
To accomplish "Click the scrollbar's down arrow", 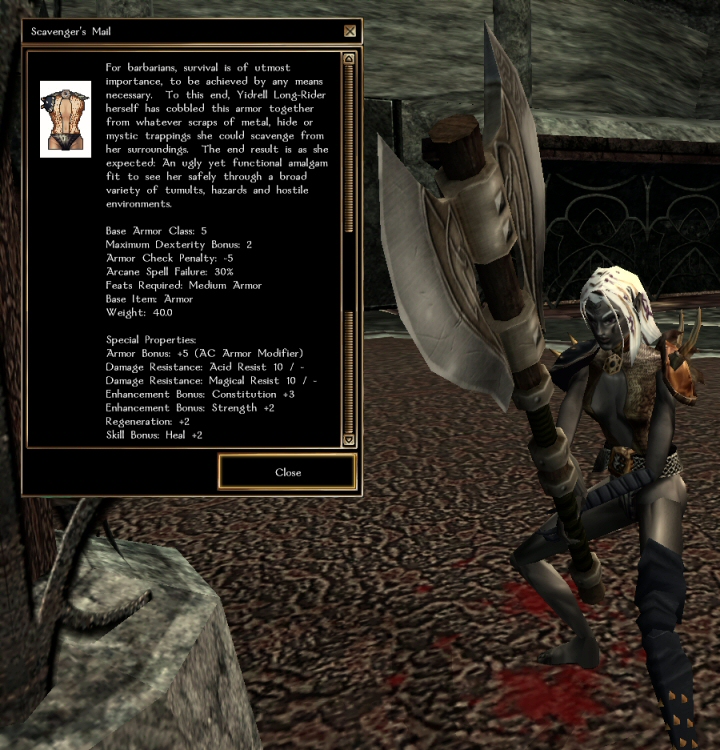I will pyautogui.click(x=348, y=439).
